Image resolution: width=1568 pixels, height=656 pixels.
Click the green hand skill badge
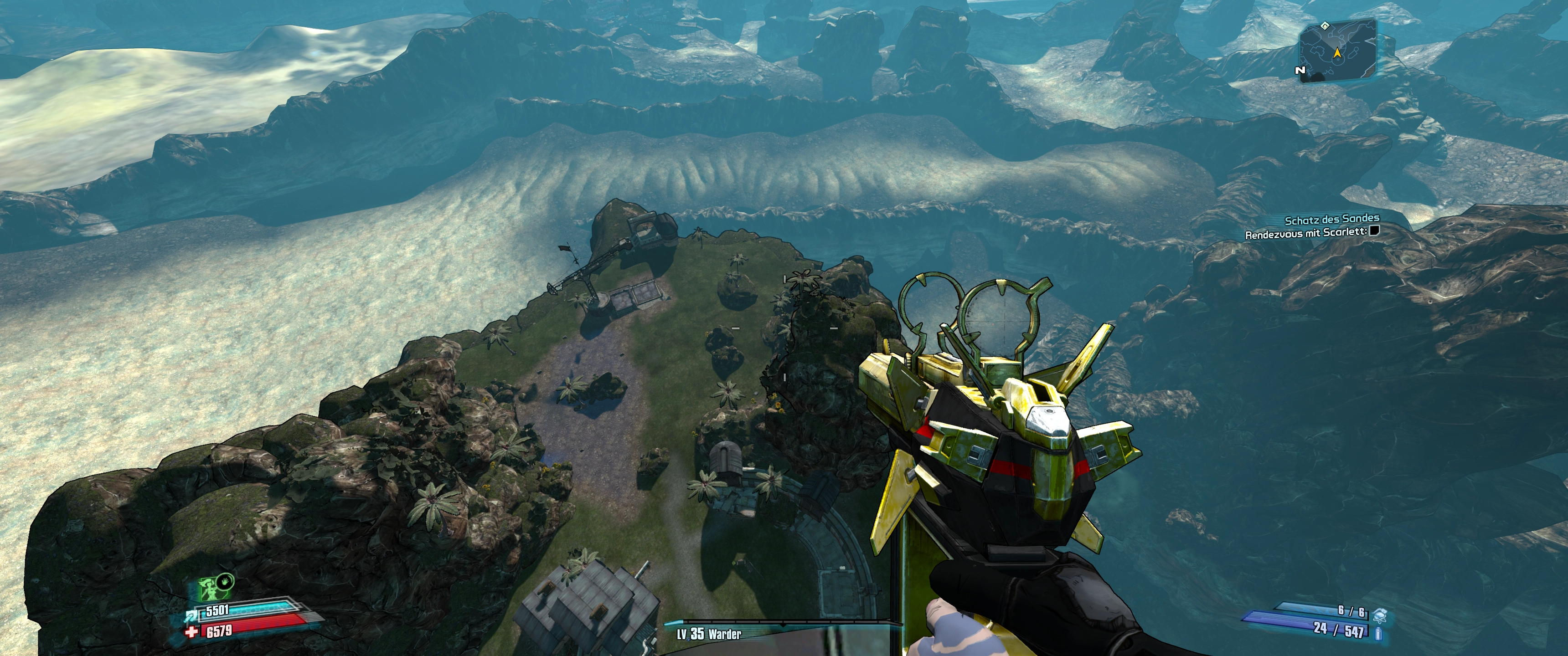tap(226, 582)
